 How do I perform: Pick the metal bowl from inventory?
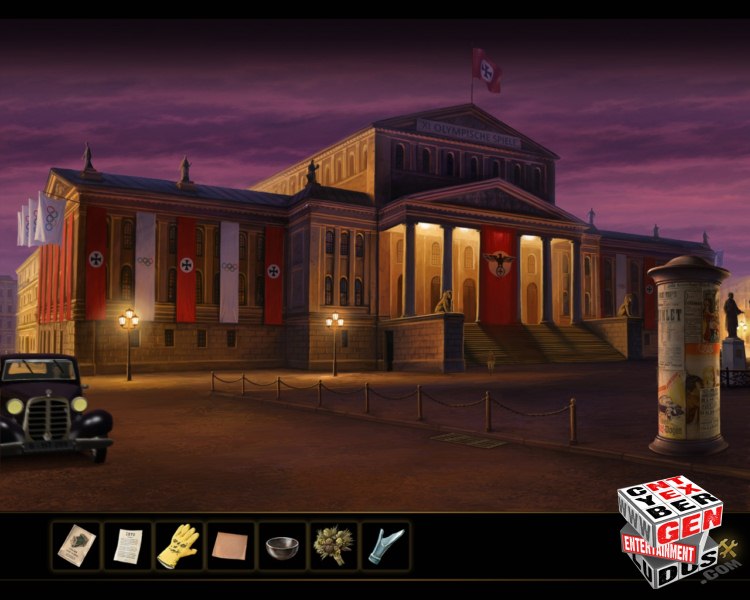282,547
